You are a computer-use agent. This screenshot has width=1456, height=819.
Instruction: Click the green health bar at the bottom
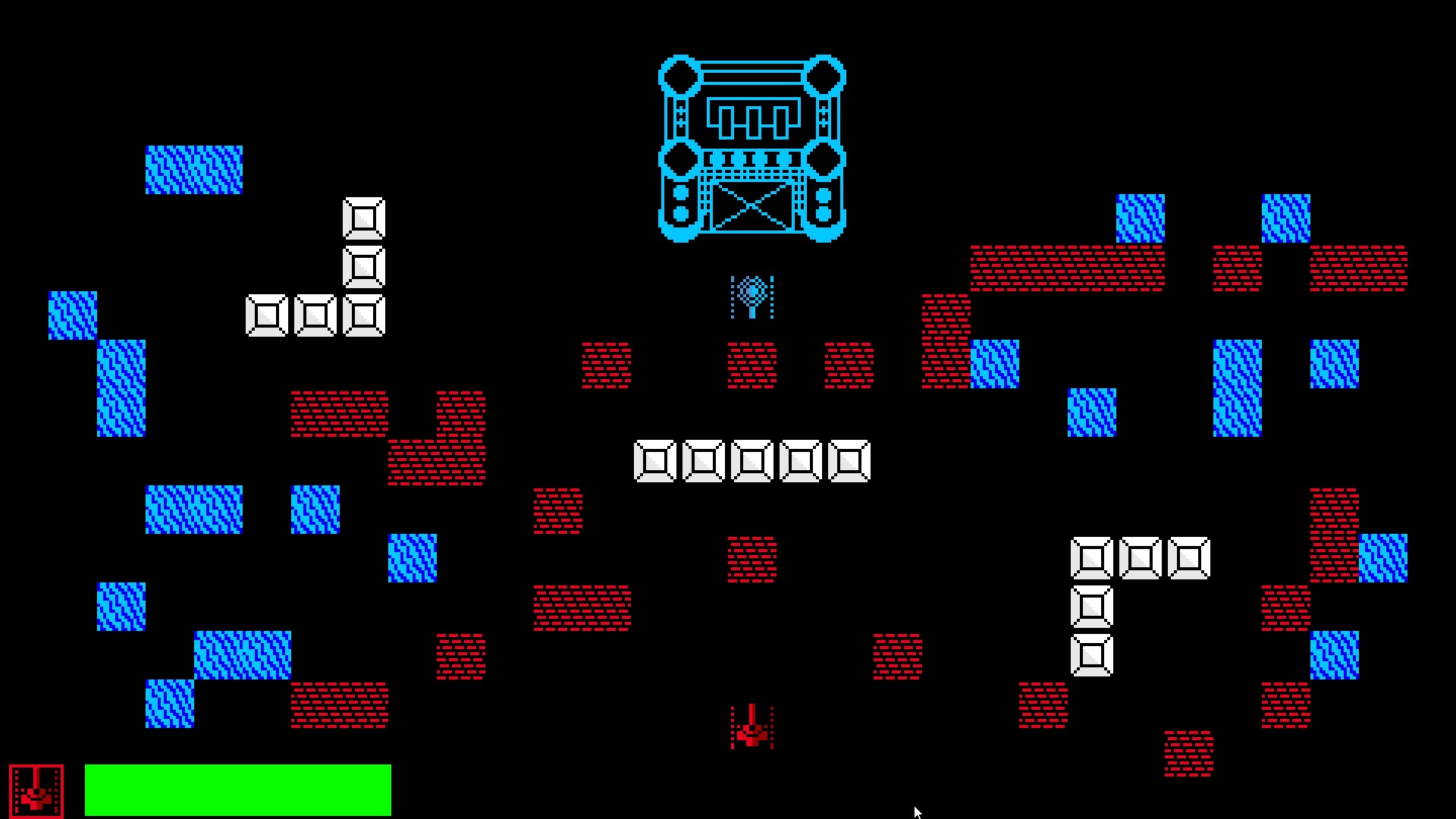point(237,789)
